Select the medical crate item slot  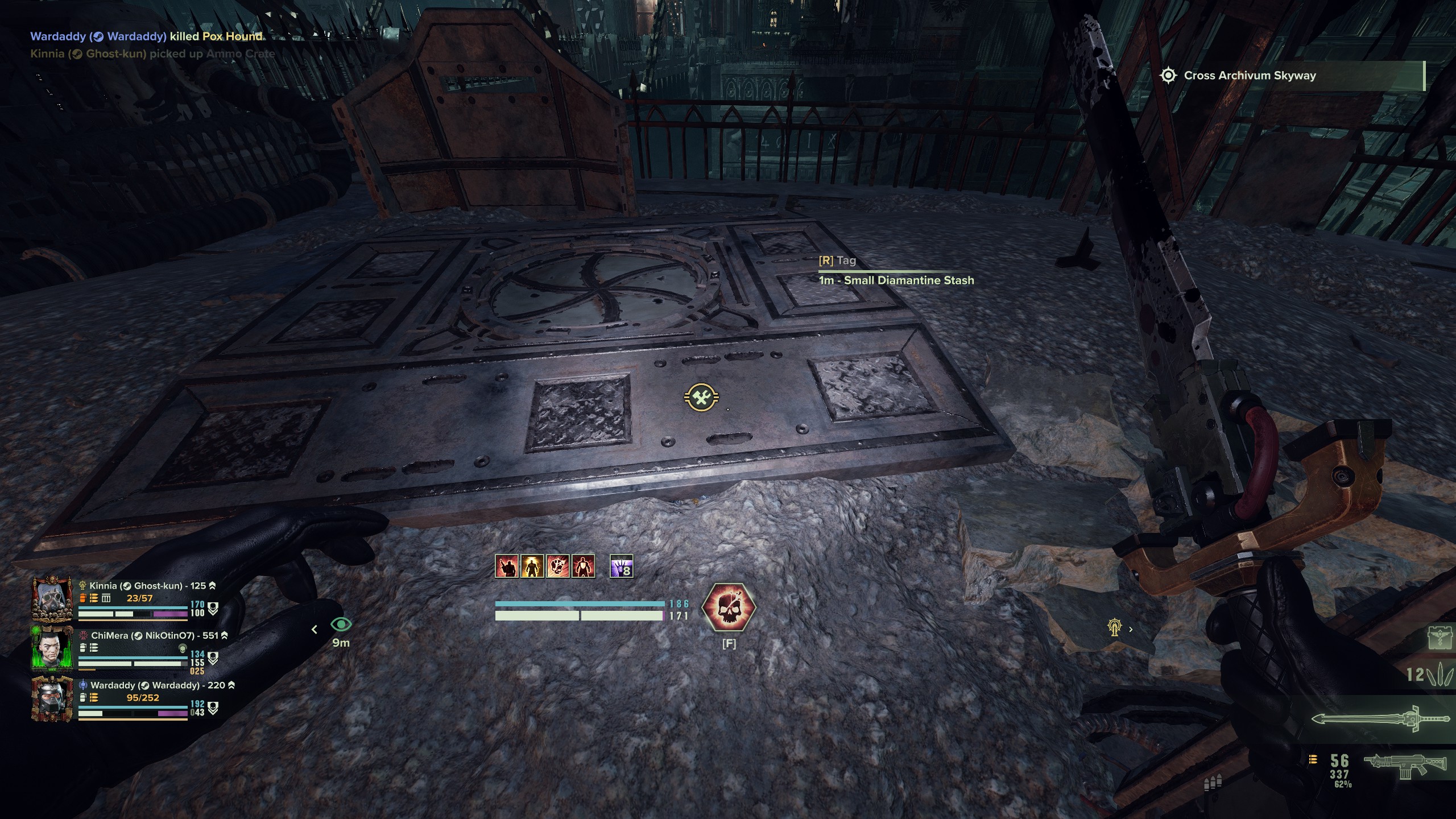tap(1439, 638)
